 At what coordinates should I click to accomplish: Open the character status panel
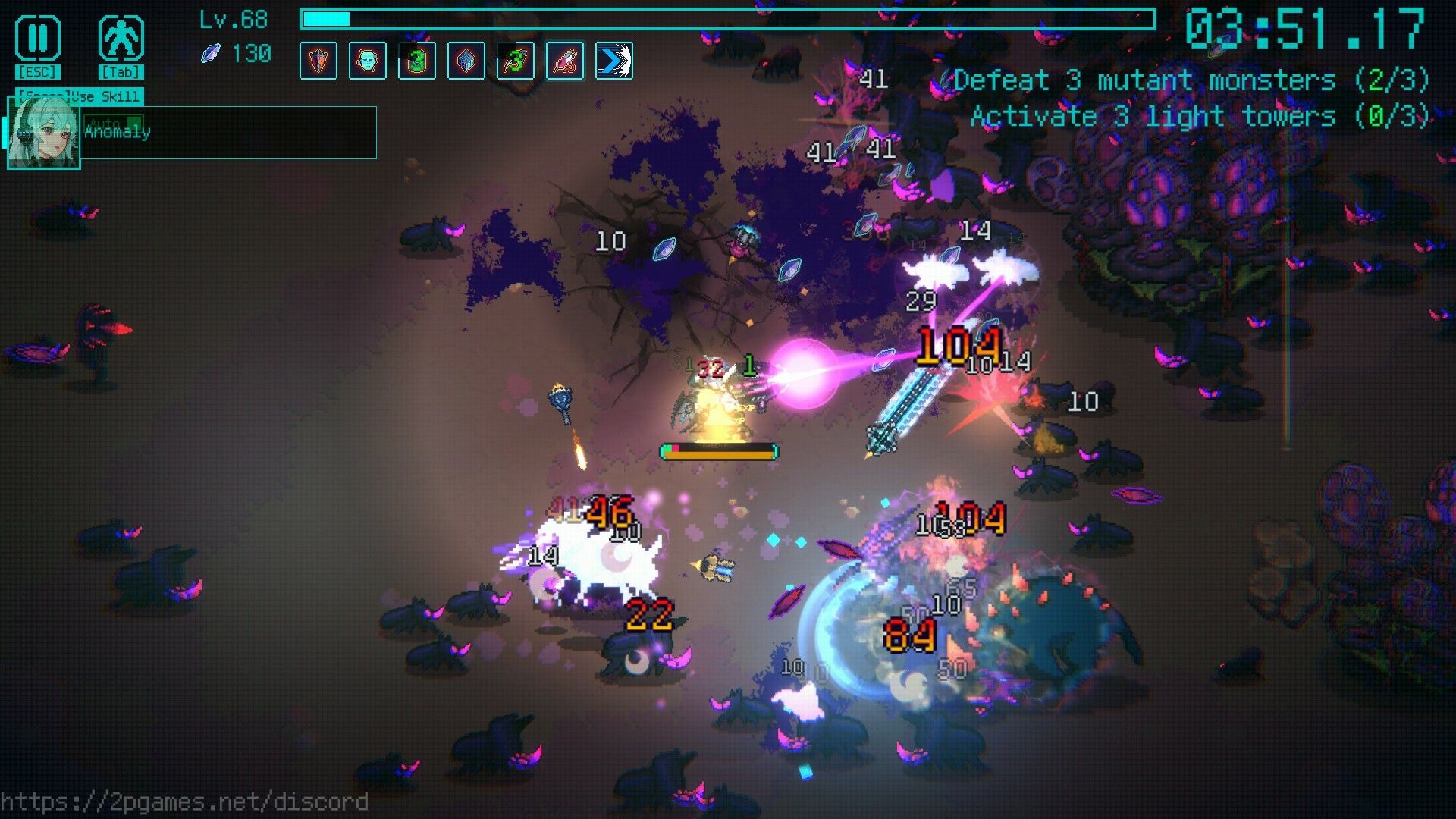tap(121, 39)
